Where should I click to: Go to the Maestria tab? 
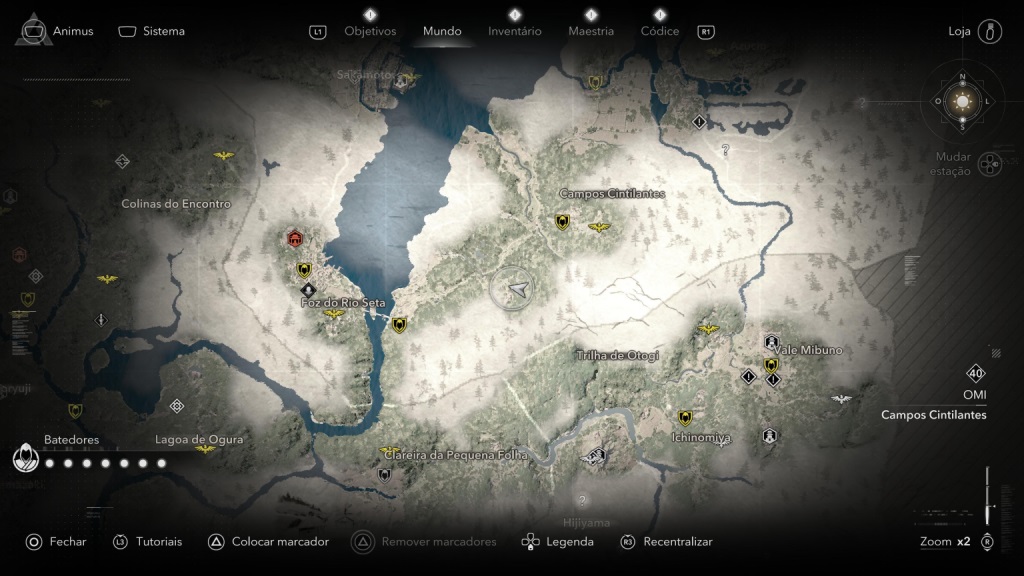[x=590, y=31]
